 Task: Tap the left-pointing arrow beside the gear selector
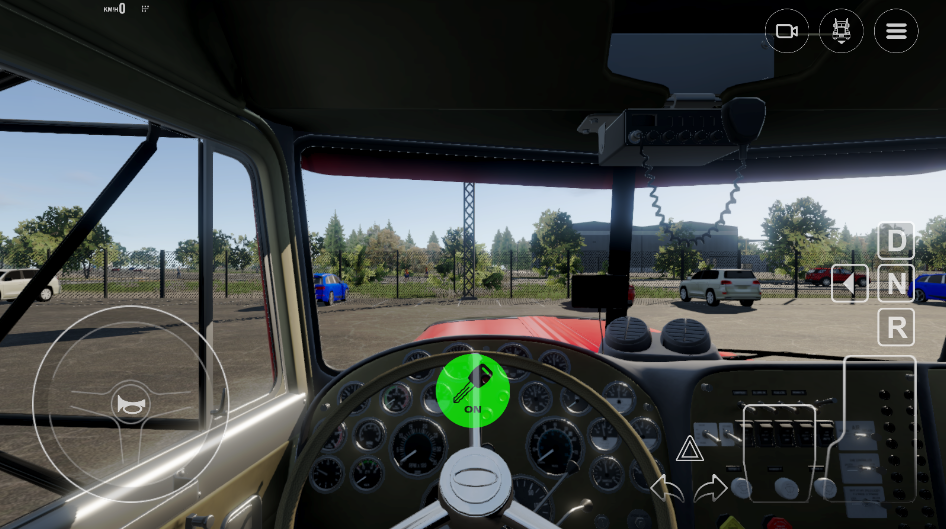849,284
